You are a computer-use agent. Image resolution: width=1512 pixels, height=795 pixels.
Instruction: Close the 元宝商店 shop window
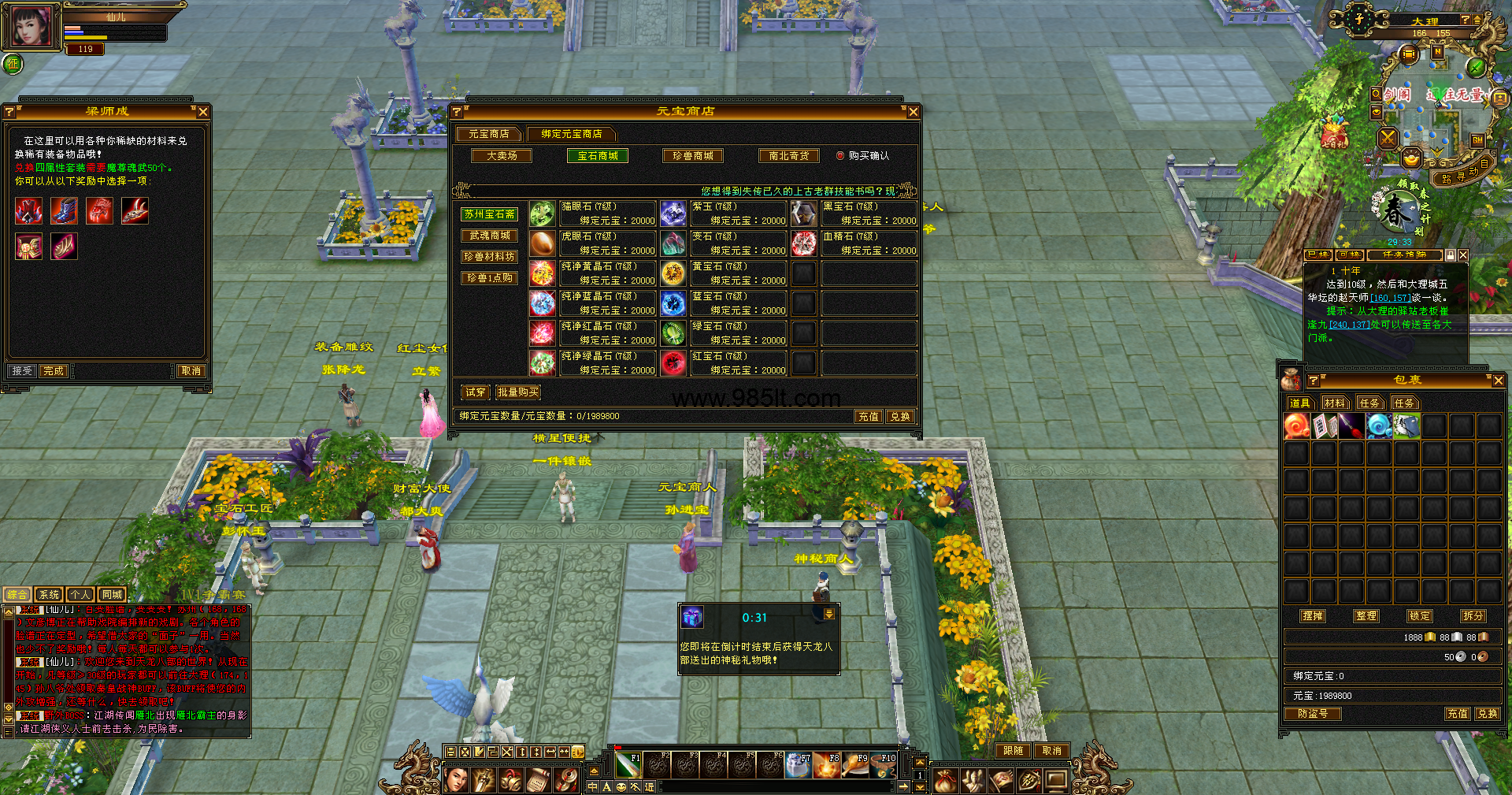pyautogui.click(x=913, y=112)
